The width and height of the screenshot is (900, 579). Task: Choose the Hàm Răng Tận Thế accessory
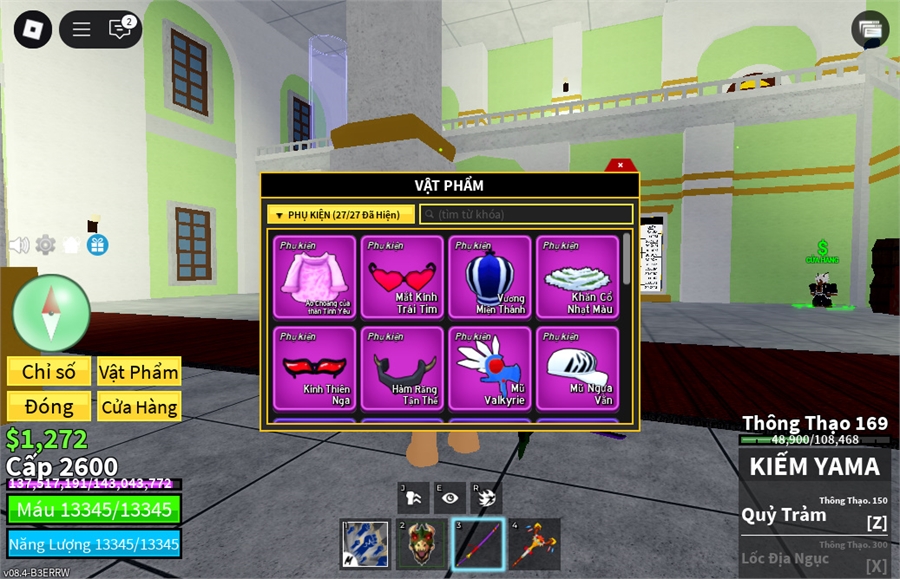pos(402,368)
